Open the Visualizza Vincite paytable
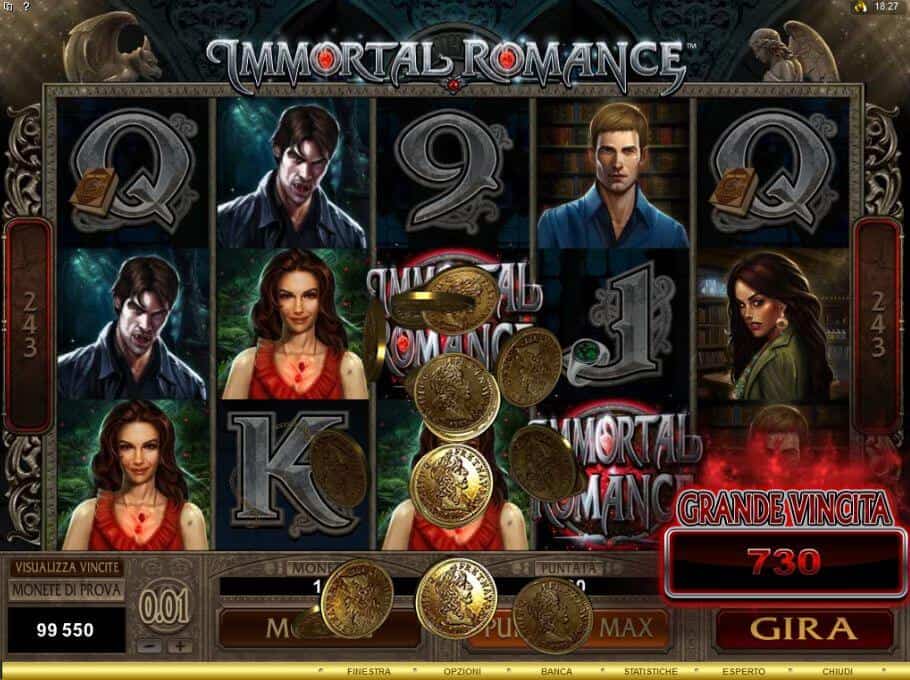The height and width of the screenshot is (680, 910). click(66, 567)
